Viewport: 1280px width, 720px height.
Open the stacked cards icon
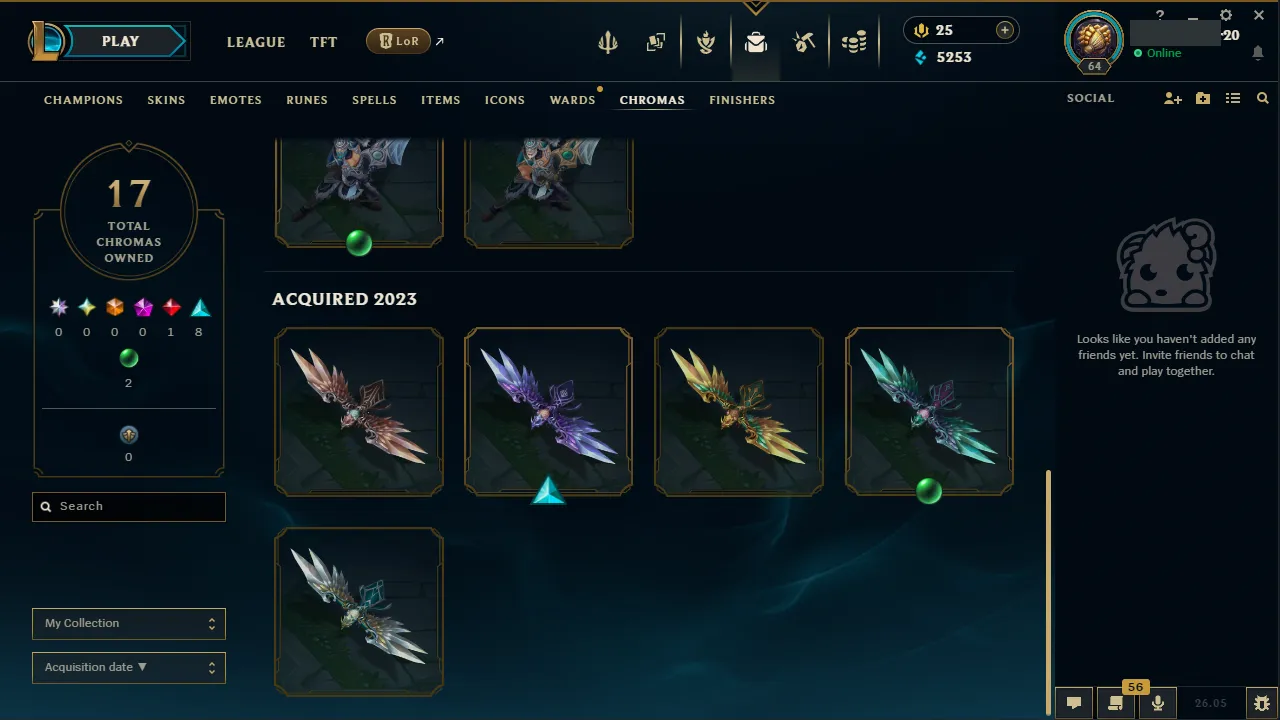(656, 42)
